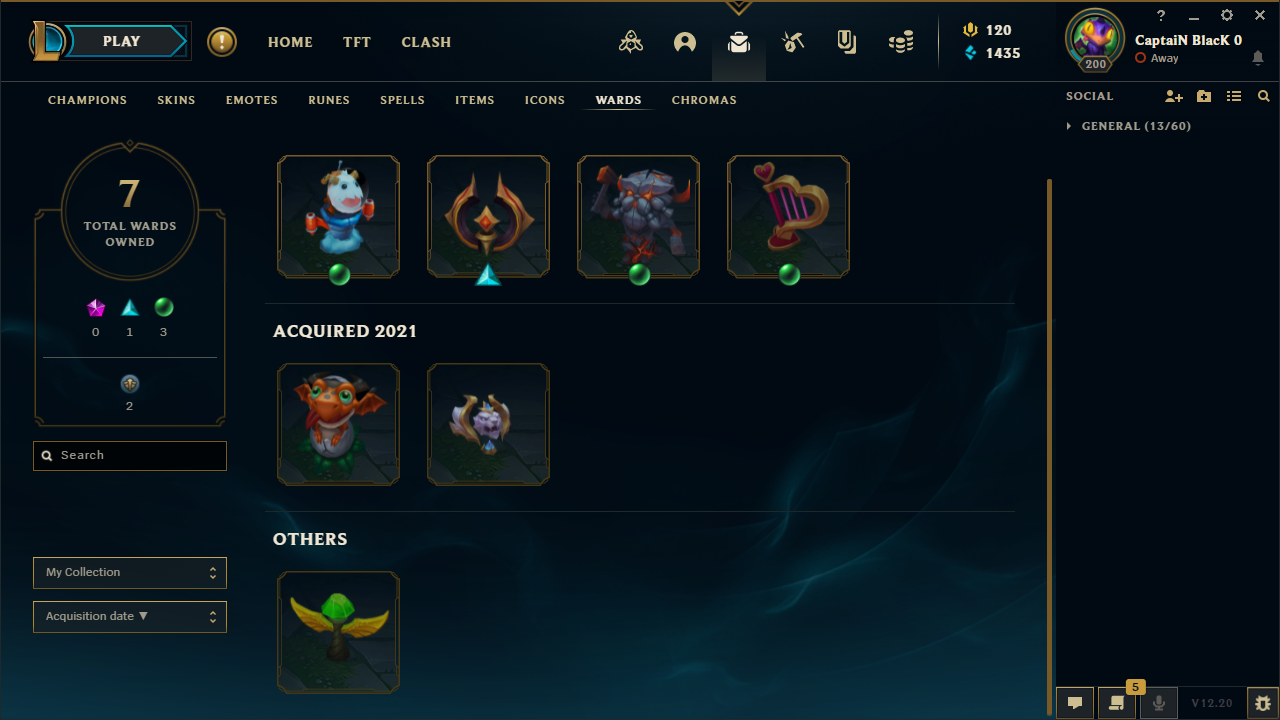Open client settings gear icon
The width and height of the screenshot is (1280, 720).
coord(1227,15)
